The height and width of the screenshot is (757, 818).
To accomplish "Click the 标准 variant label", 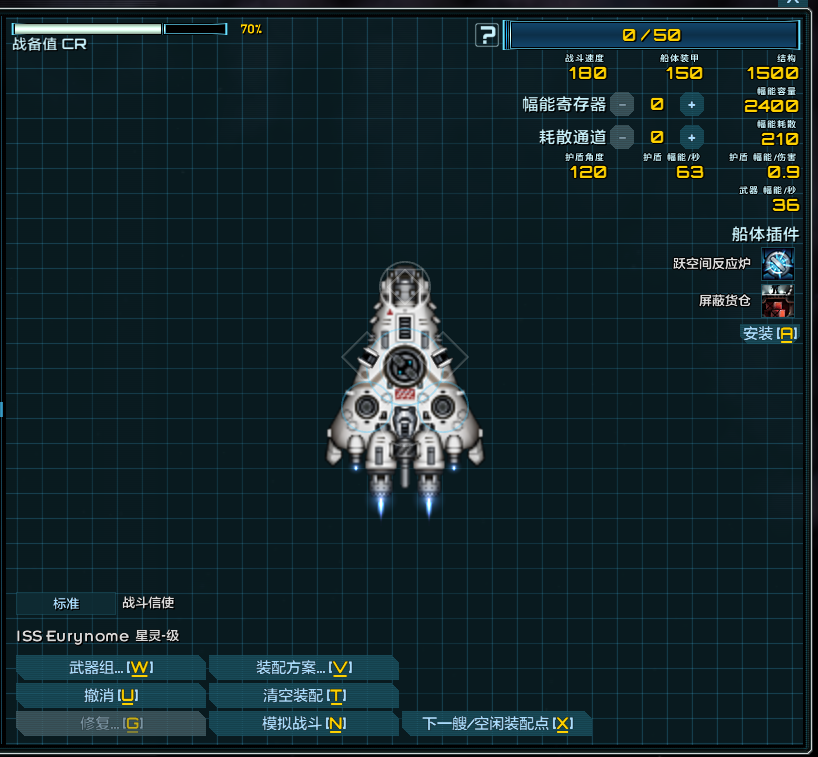I will 66,603.
